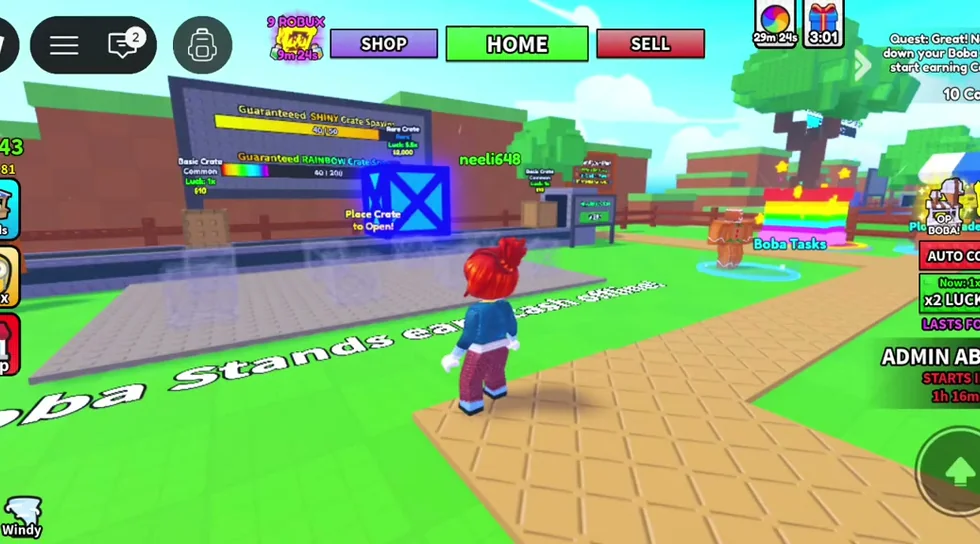Claim the 9 Robux timed offer
Viewport: 980px width, 544px height.
point(296,40)
